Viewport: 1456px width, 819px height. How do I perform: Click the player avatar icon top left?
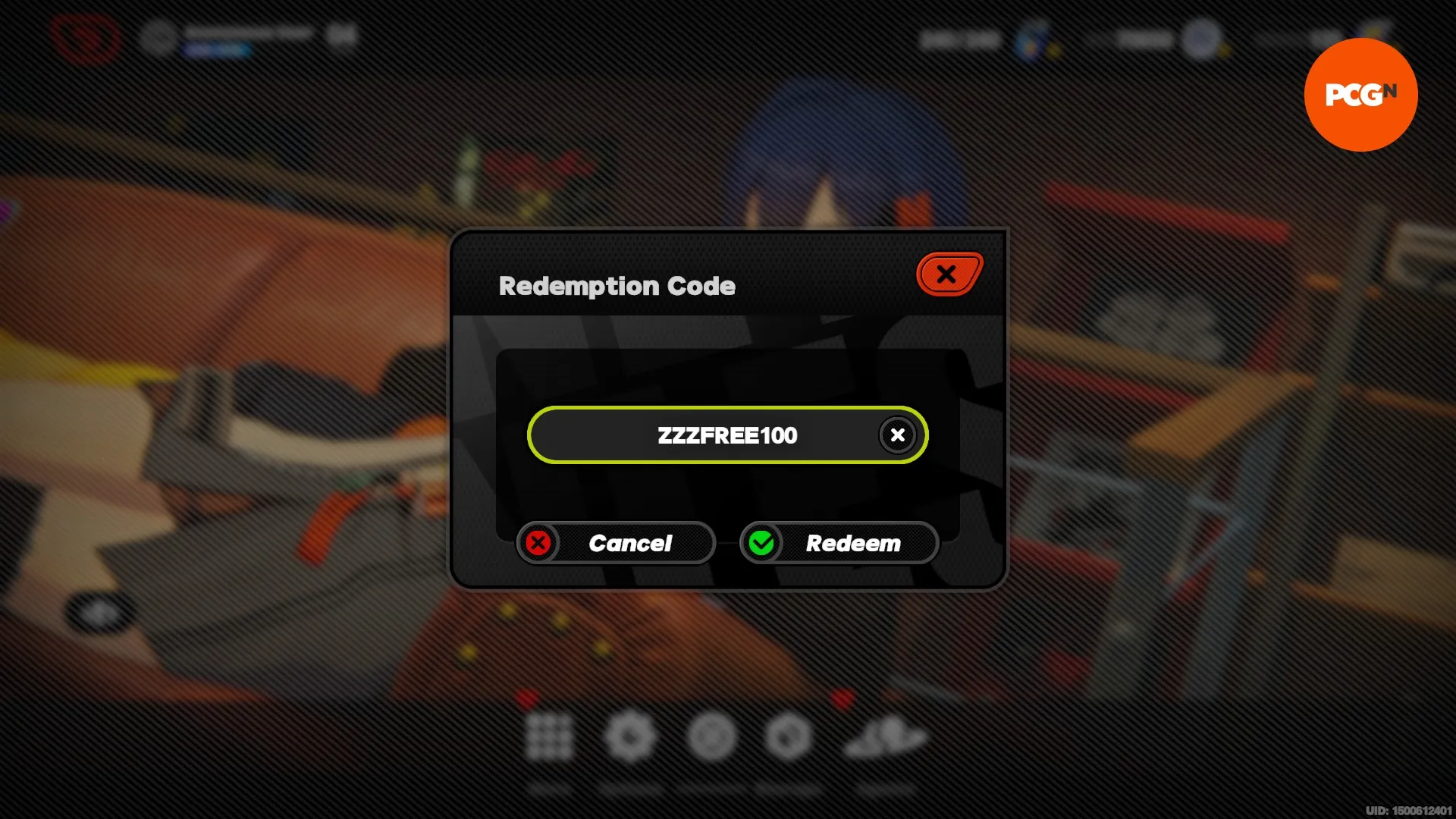coord(159,34)
